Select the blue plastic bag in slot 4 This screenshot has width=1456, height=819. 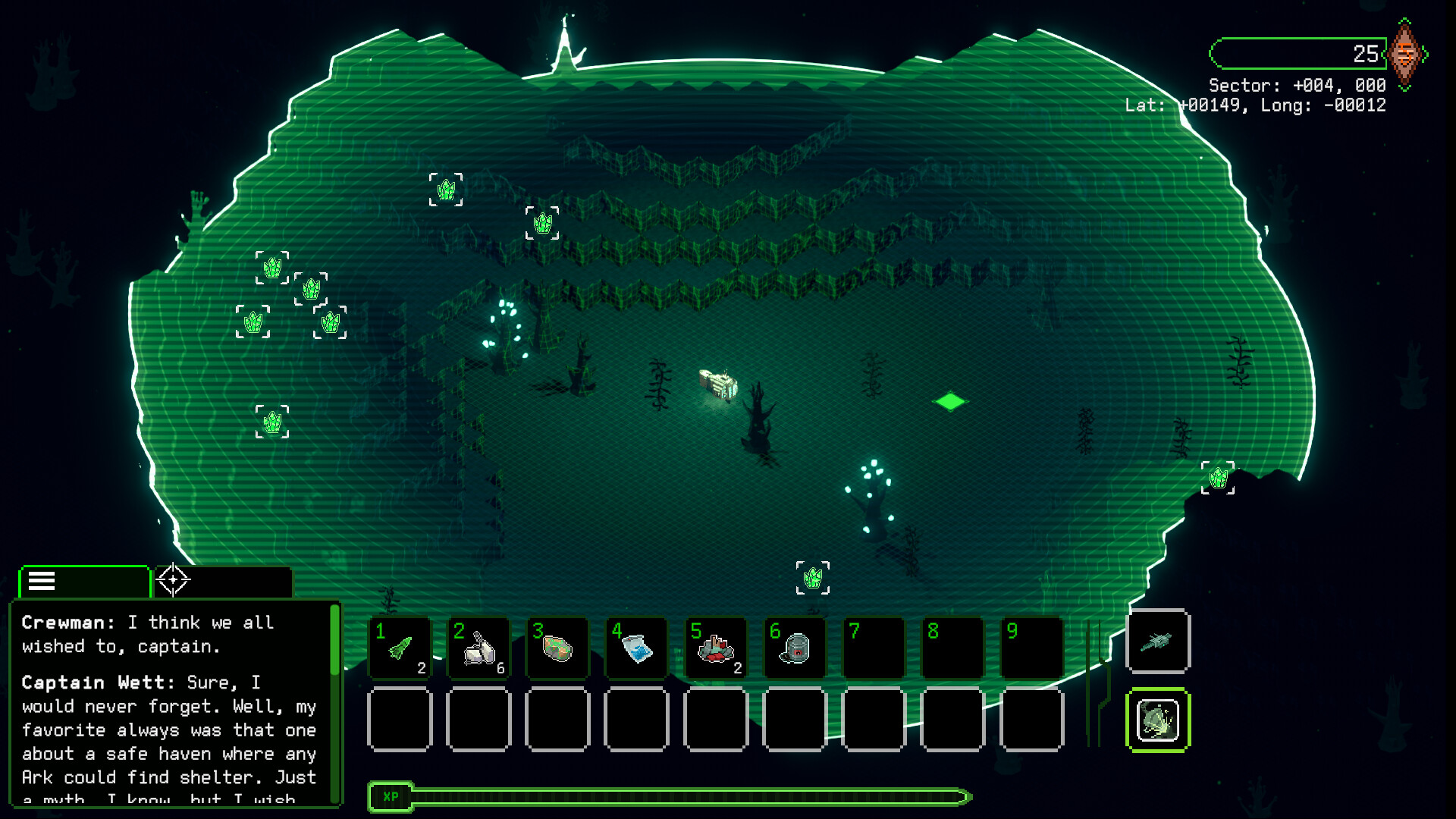[x=636, y=648]
